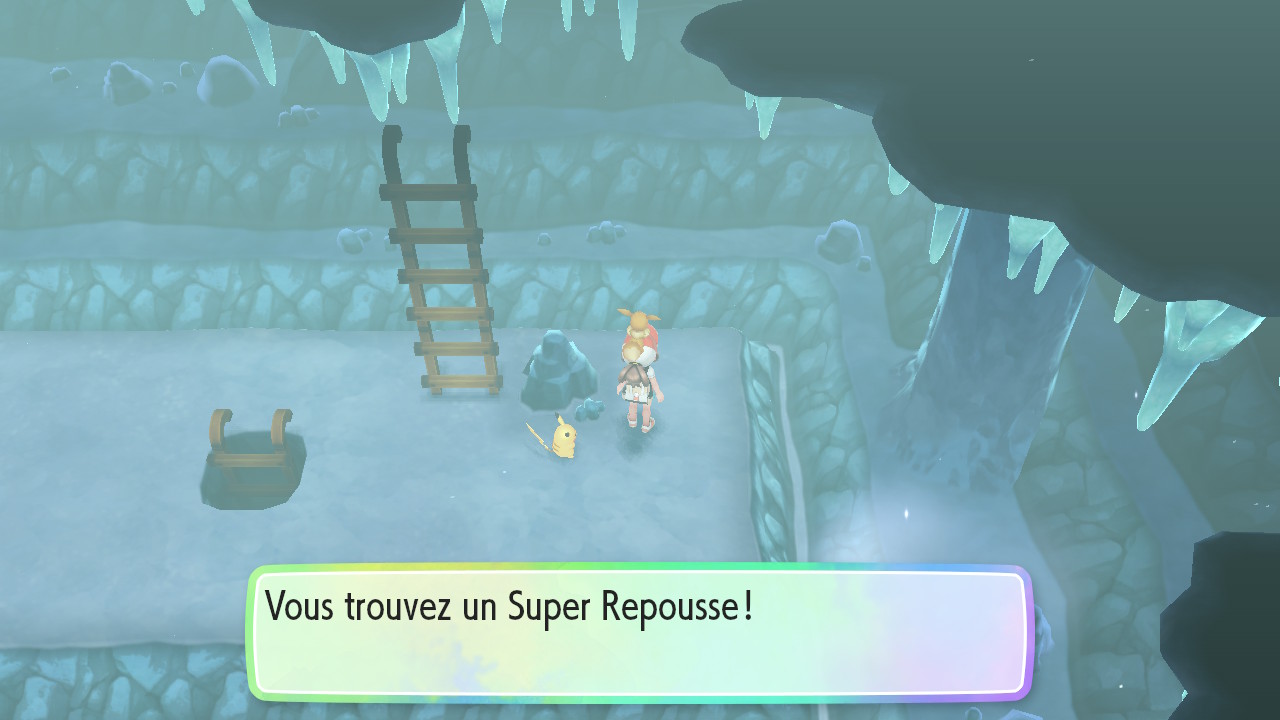1280x720 pixels.
Task: Advance the Super Repousse dialogue box
Action: [638, 632]
